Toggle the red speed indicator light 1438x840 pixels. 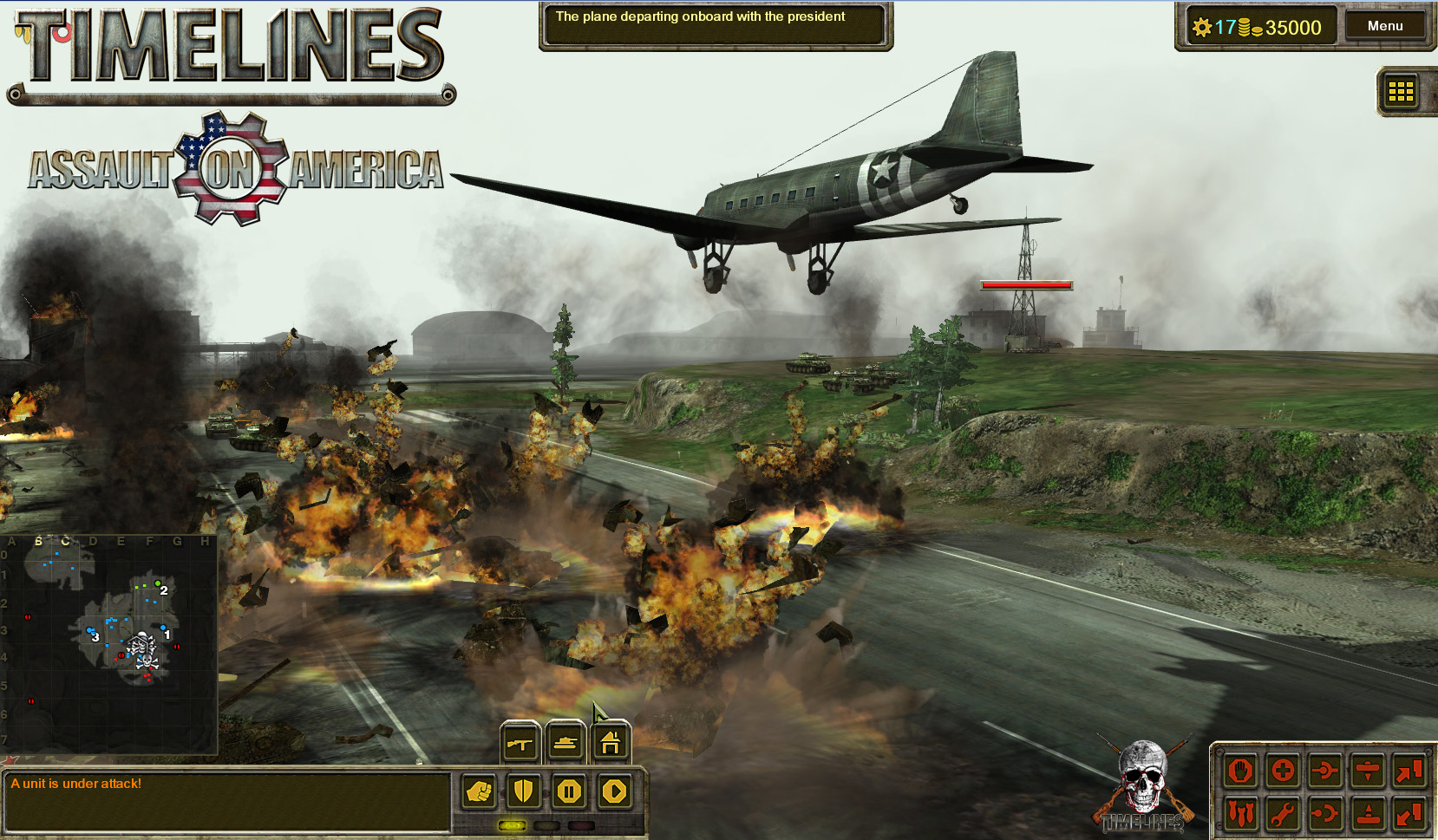tap(581, 825)
